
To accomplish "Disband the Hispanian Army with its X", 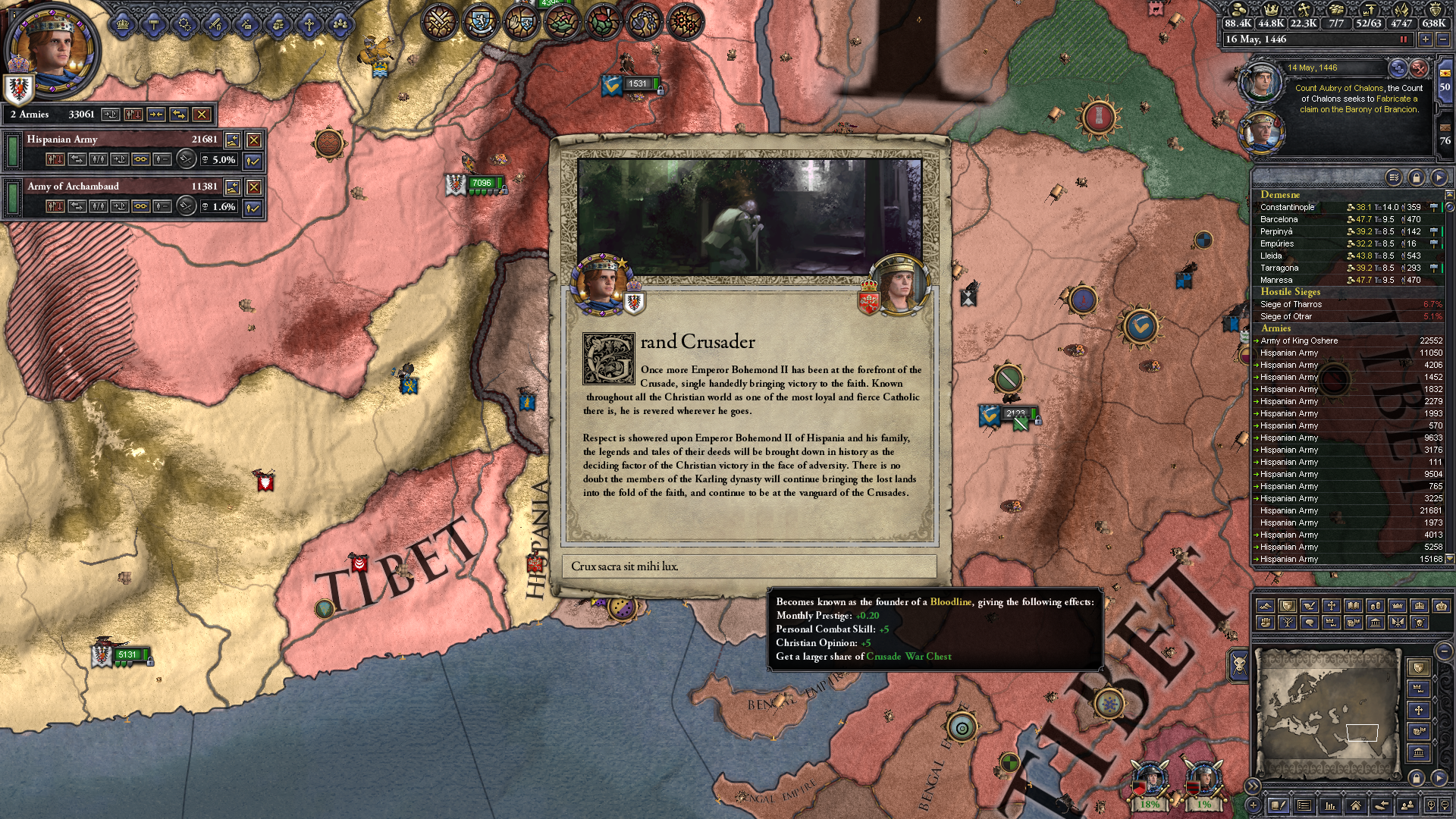I will (254, 140).
